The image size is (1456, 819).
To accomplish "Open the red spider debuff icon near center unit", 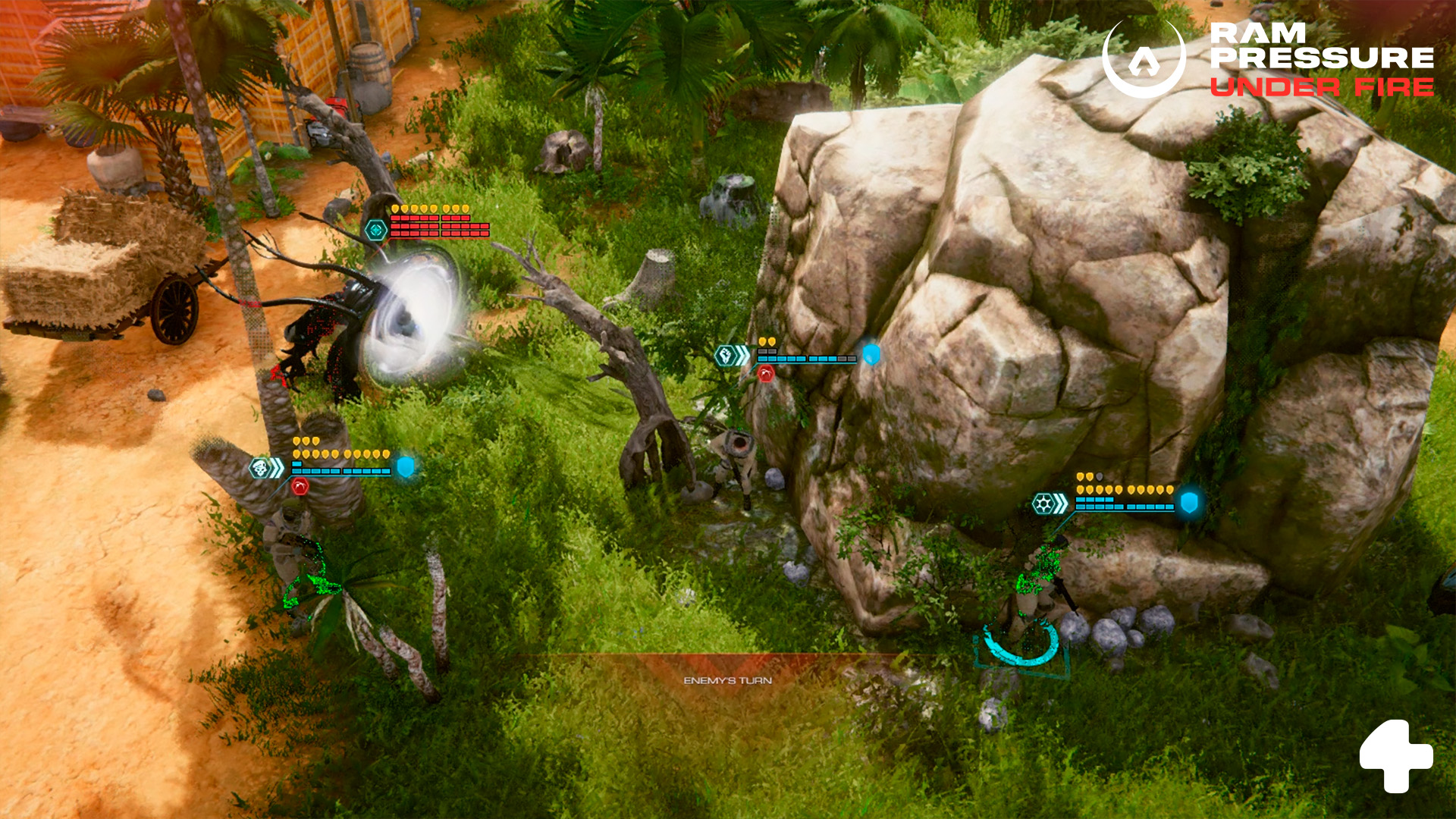I will 765,375.
